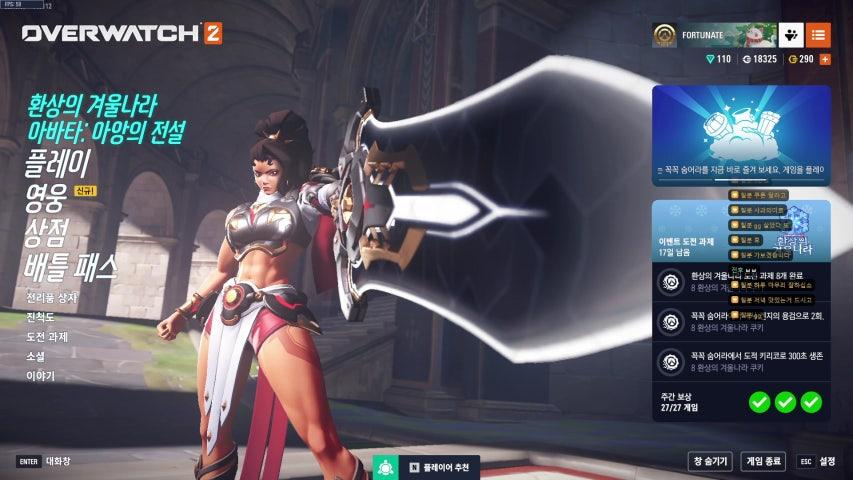Click the 게임 종료 (Exit game) button
This screenshot has width=853, height=480.
tap(763, 461)
